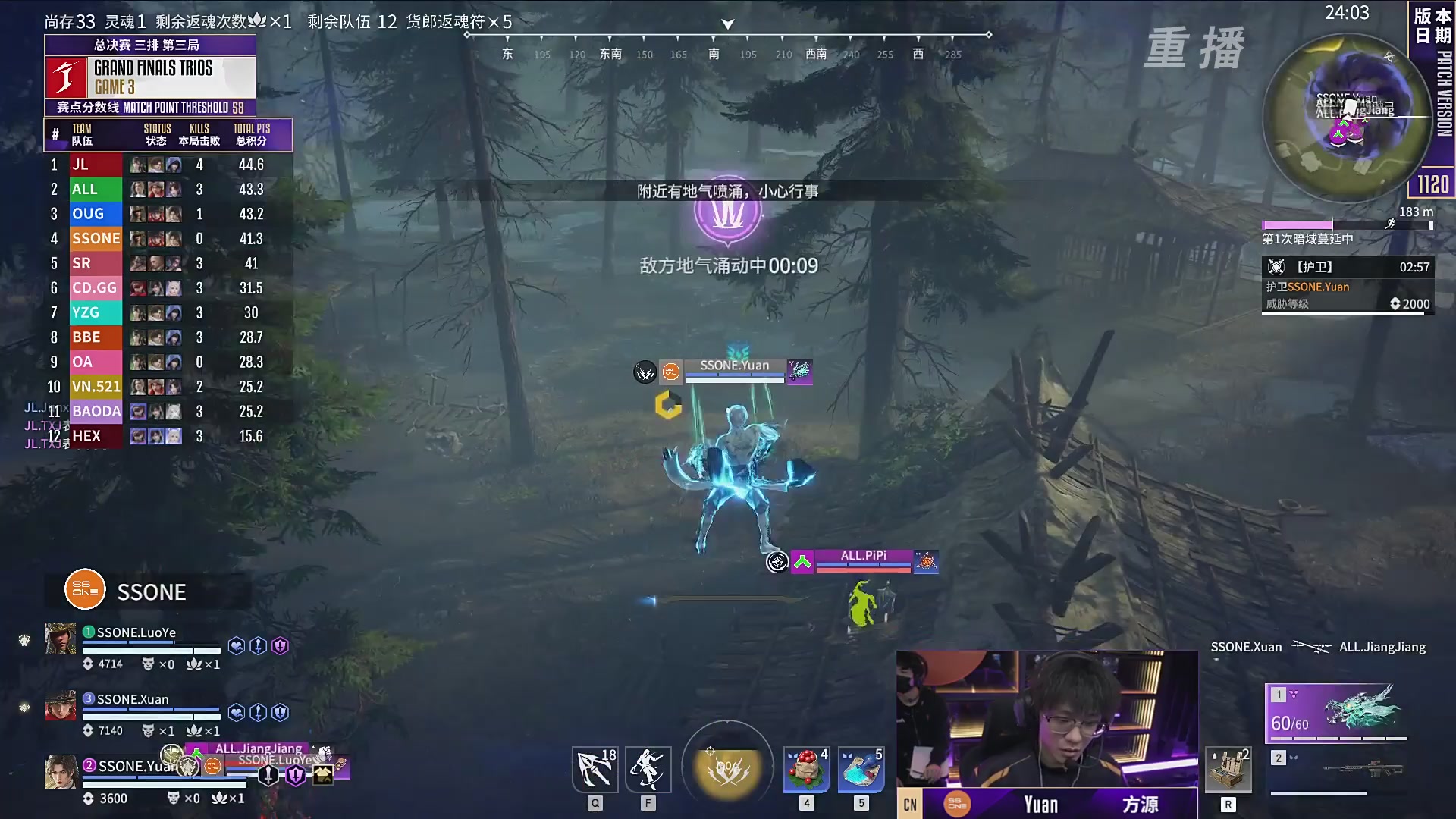Click the F movement skill icon
The image size is (1456, 819).
click(648, 769)
